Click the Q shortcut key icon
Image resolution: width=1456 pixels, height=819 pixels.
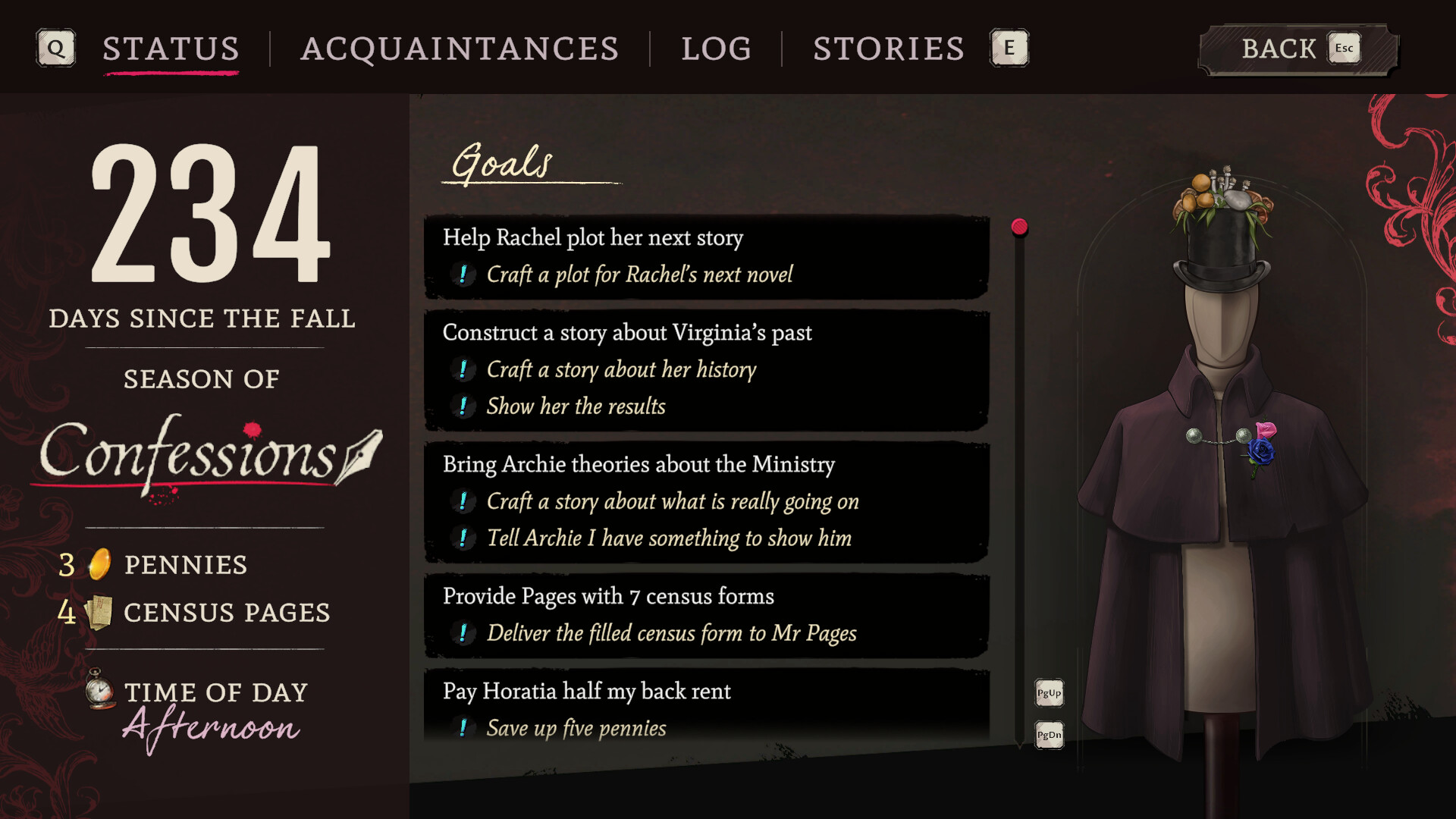pos(55,49)
